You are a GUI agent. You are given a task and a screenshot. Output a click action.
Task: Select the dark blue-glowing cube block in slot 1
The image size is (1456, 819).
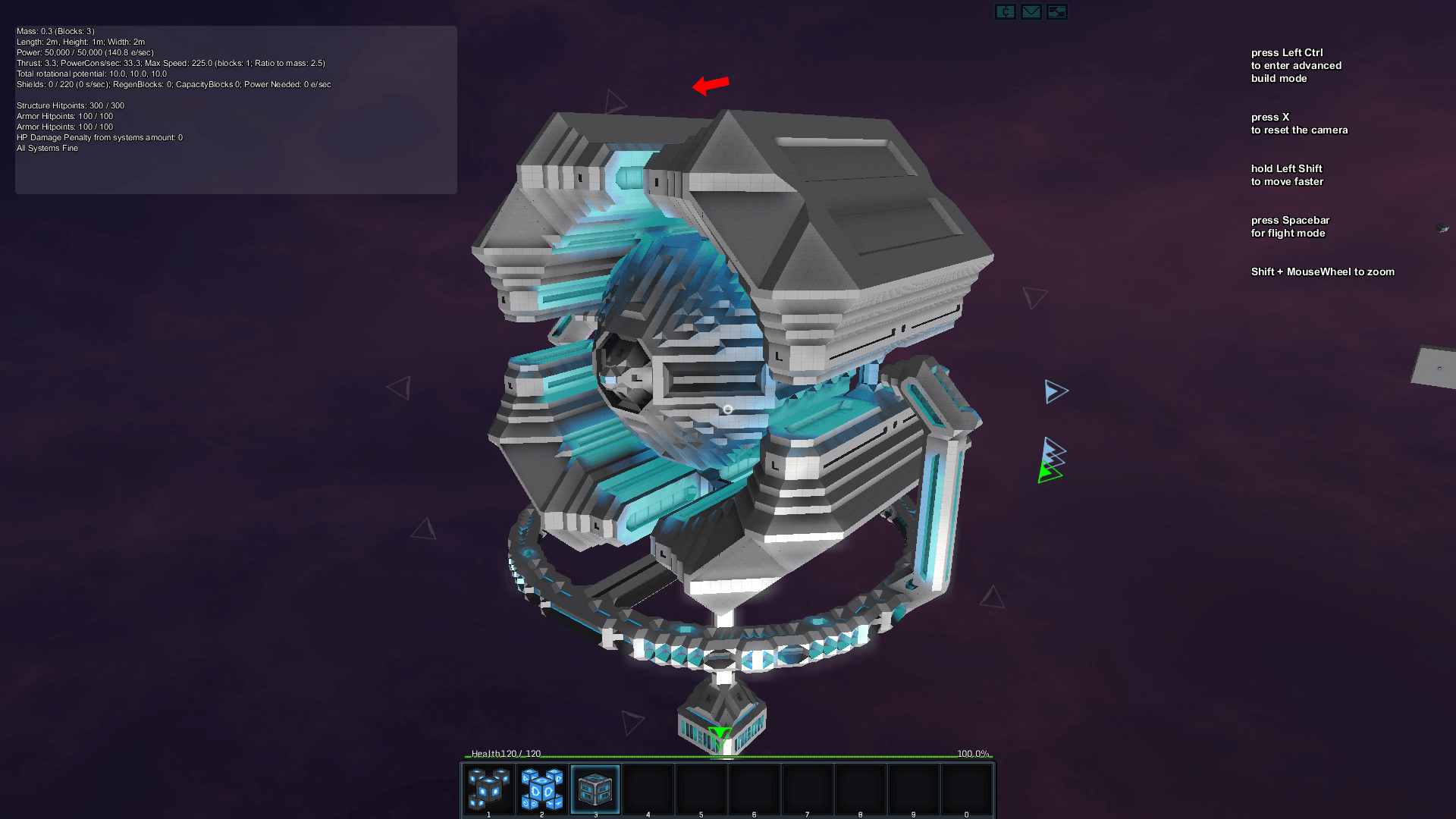pyautogui.click(x=488, y=789)
